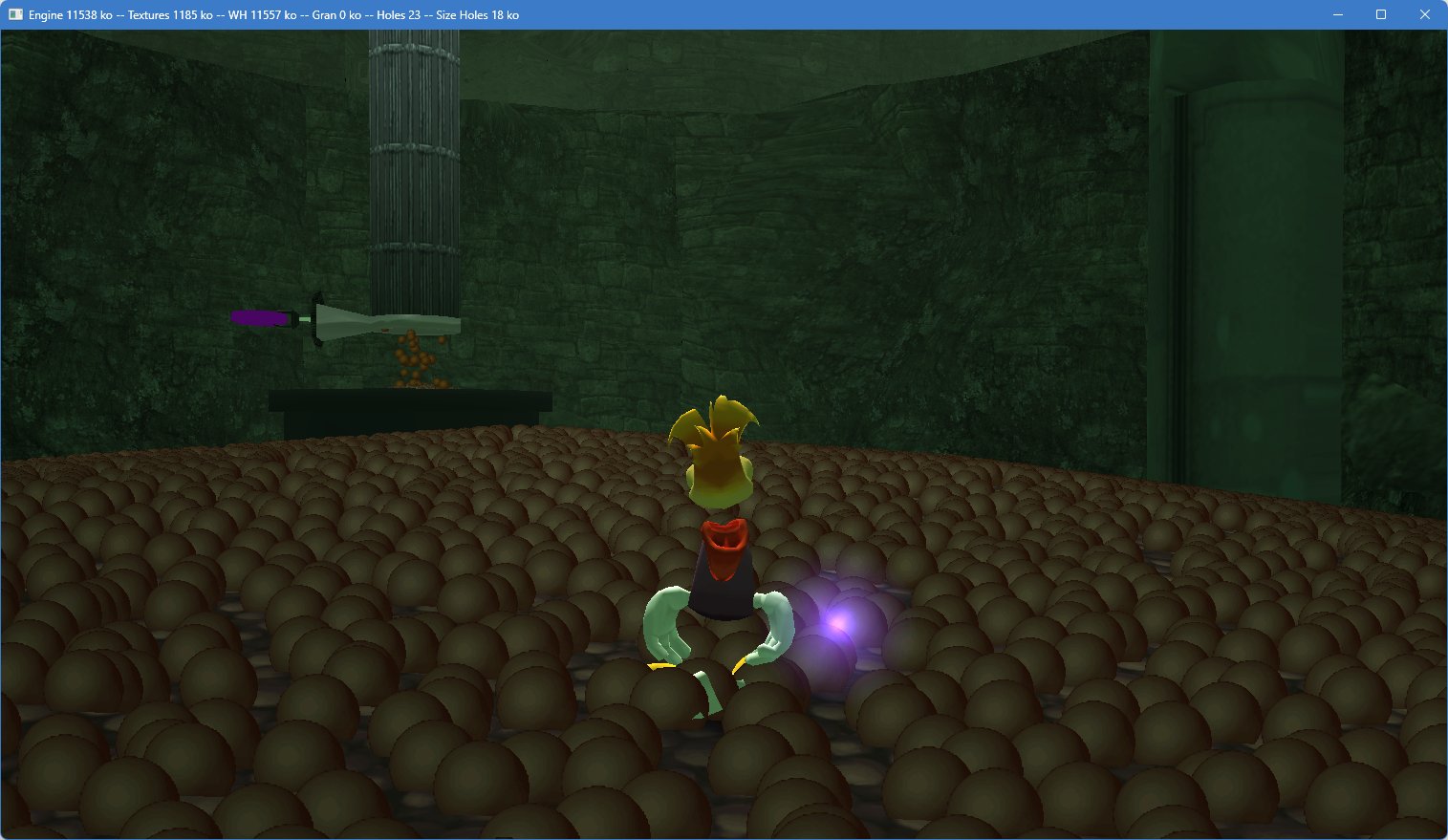Minimize the game window
The image size is (1448, 840).
(1337, 15)
